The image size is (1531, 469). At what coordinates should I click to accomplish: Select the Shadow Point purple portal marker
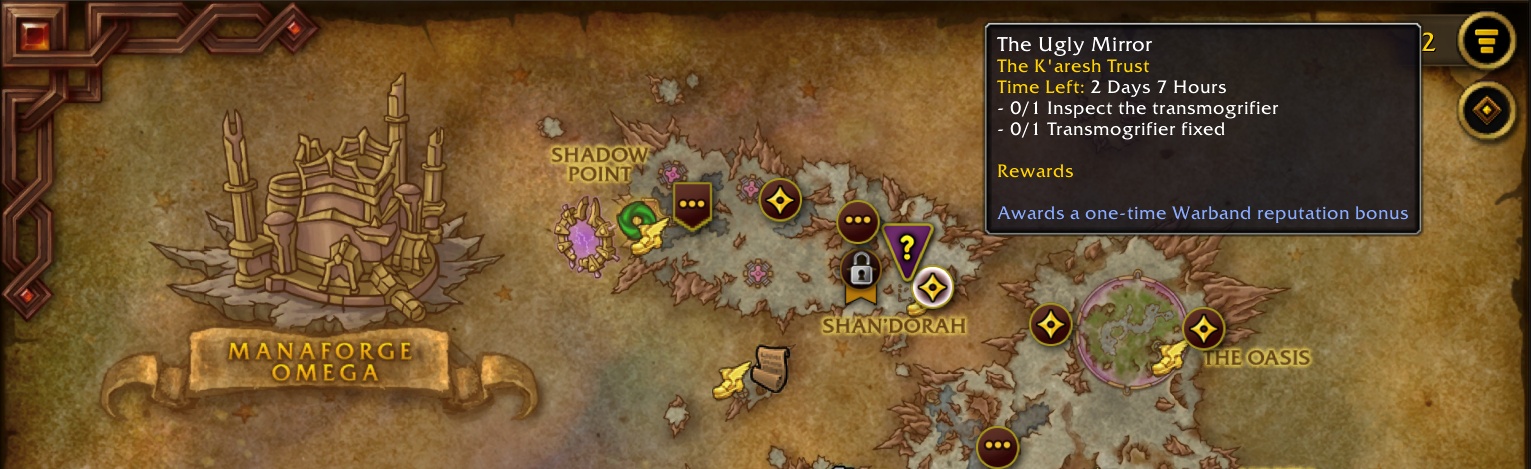582,238
